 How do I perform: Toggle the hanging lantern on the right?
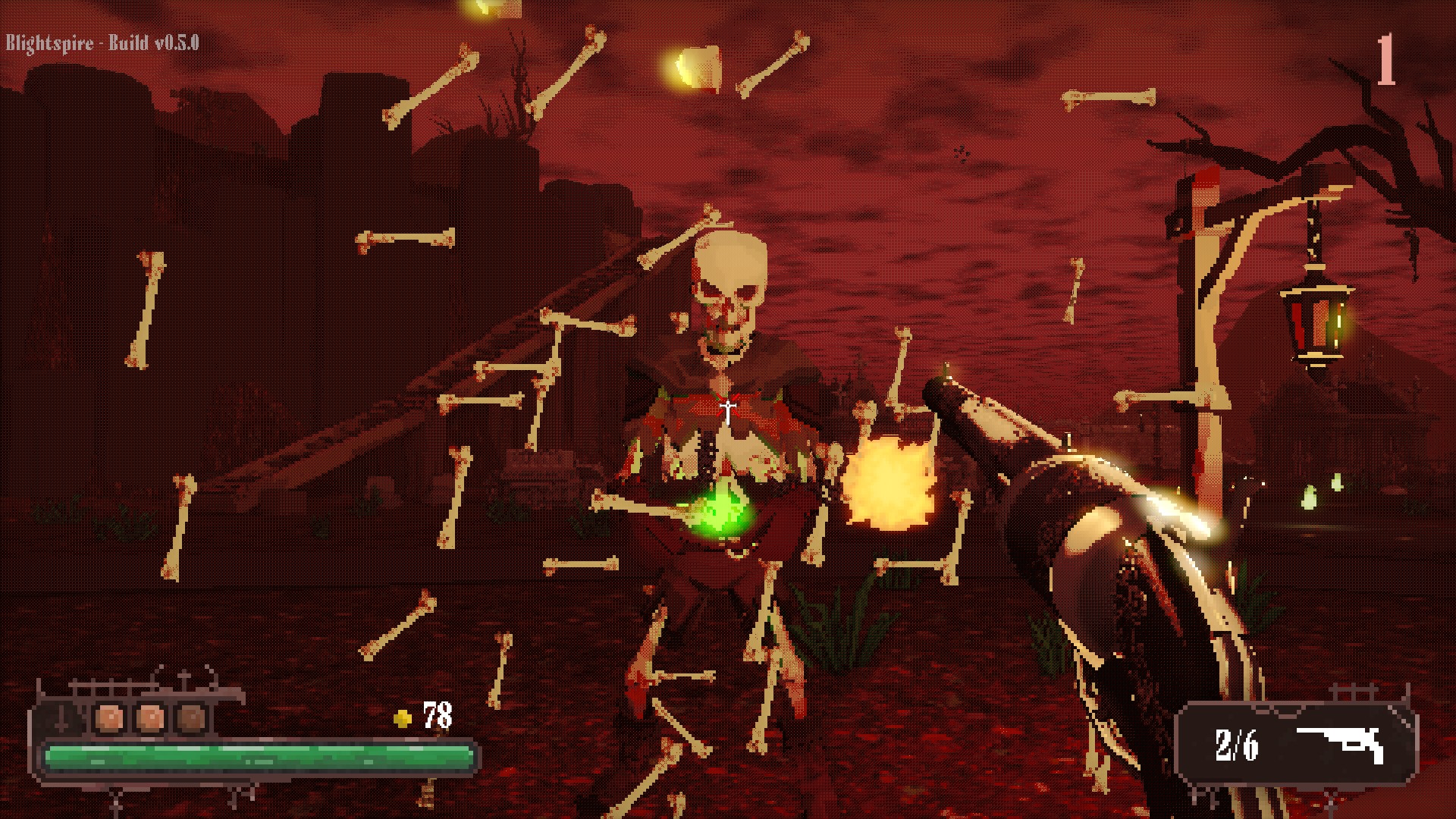1315,322
